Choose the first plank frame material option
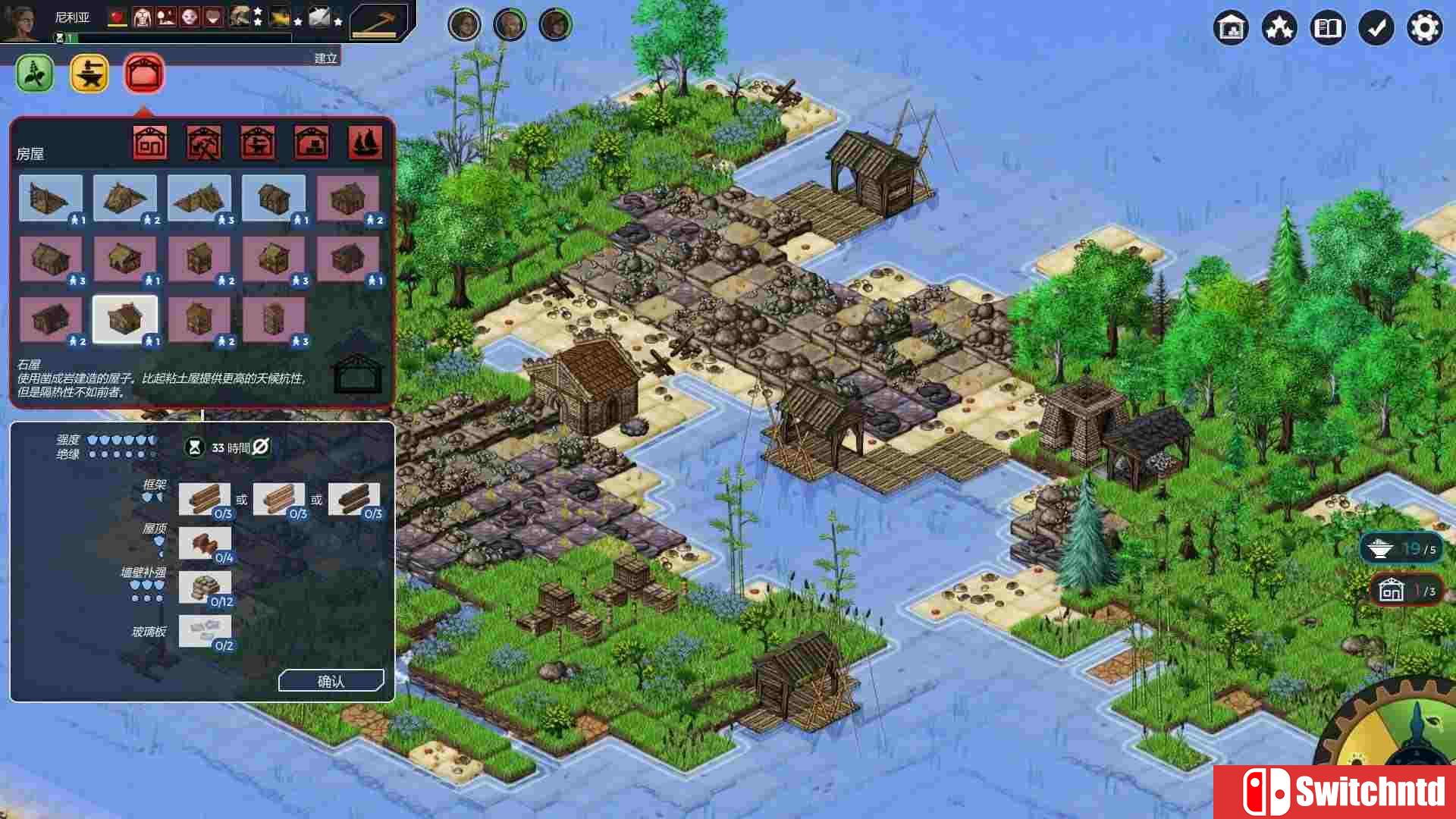 coord(206,498)
